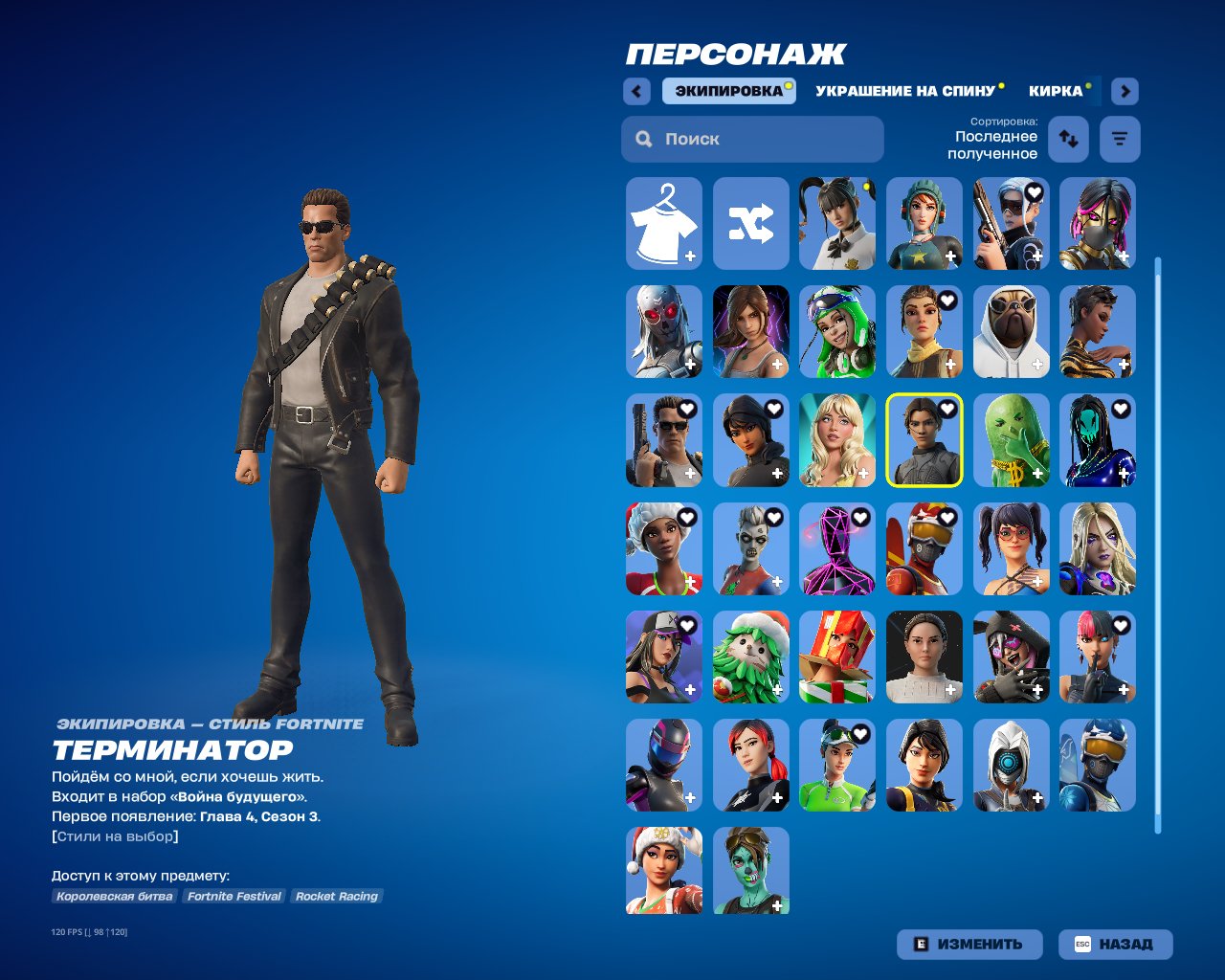Select the empty default outfit slot

(x=663, y=224)
